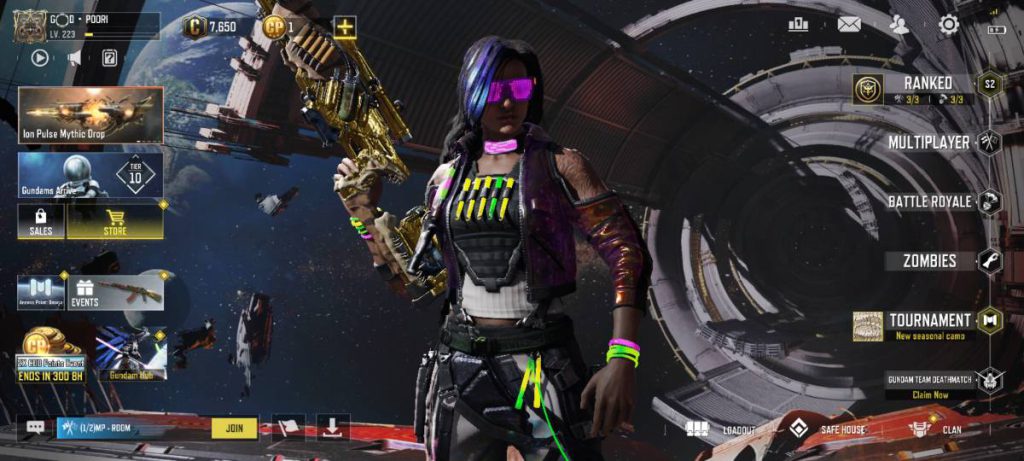Image resolution: width=1024 pixels, height=461 pixels.
Task: Open the Sales page
Action: (x=41, y=221)
